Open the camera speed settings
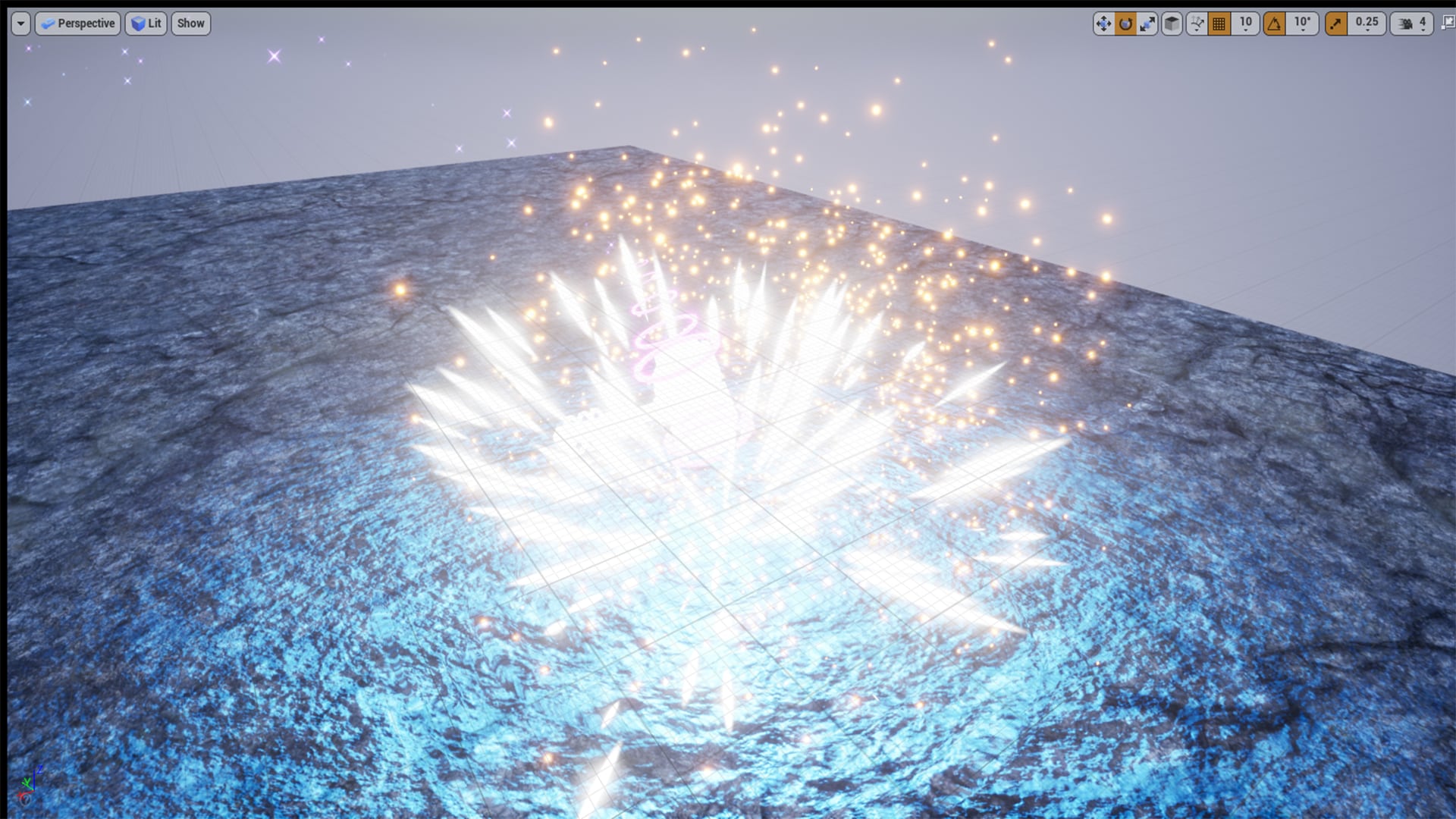Image resolution: width=1456 pixels, height=819 pixels. pyautogui.click(x=1407, y=24)
